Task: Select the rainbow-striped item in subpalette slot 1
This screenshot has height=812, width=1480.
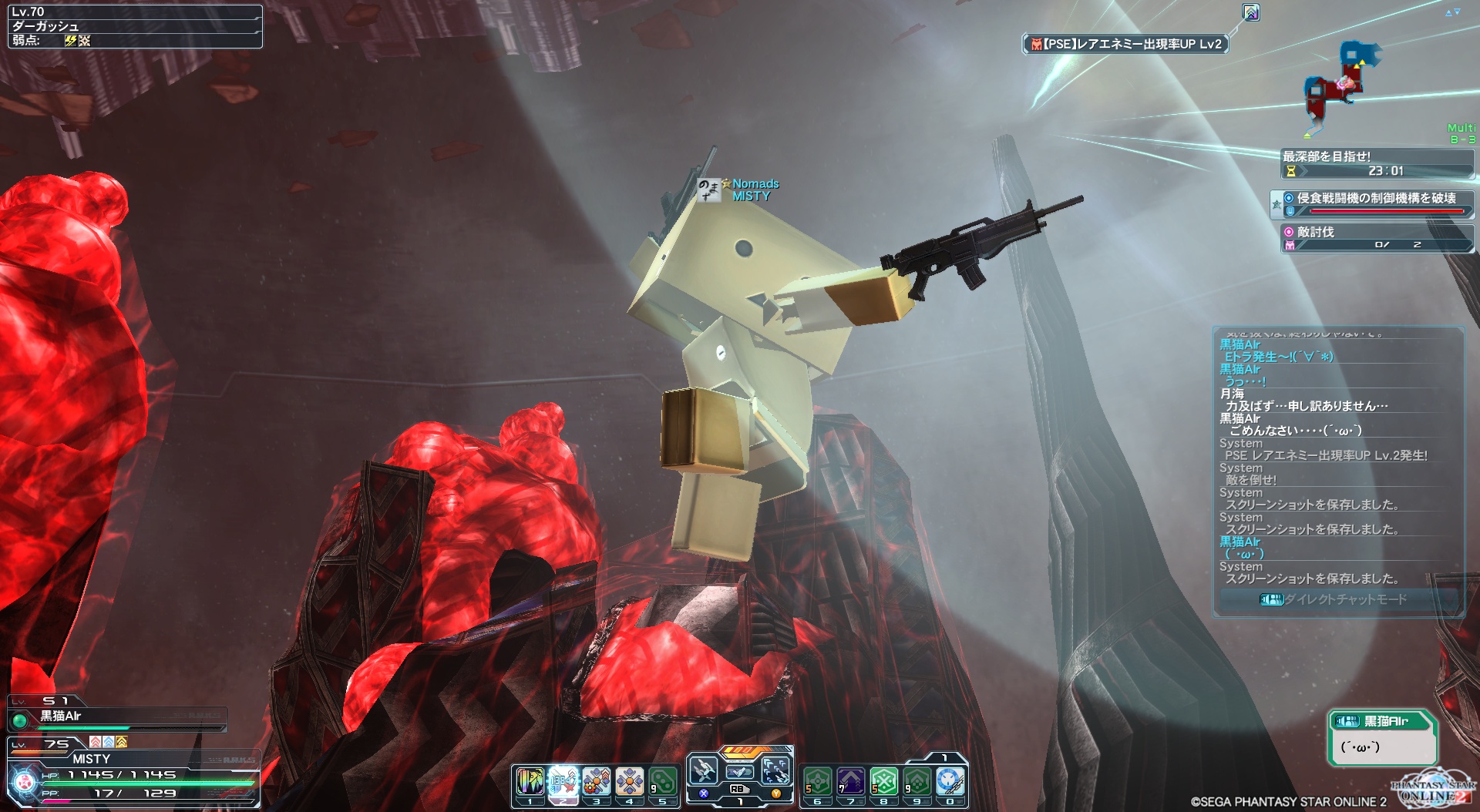Action: click(530, 782)
